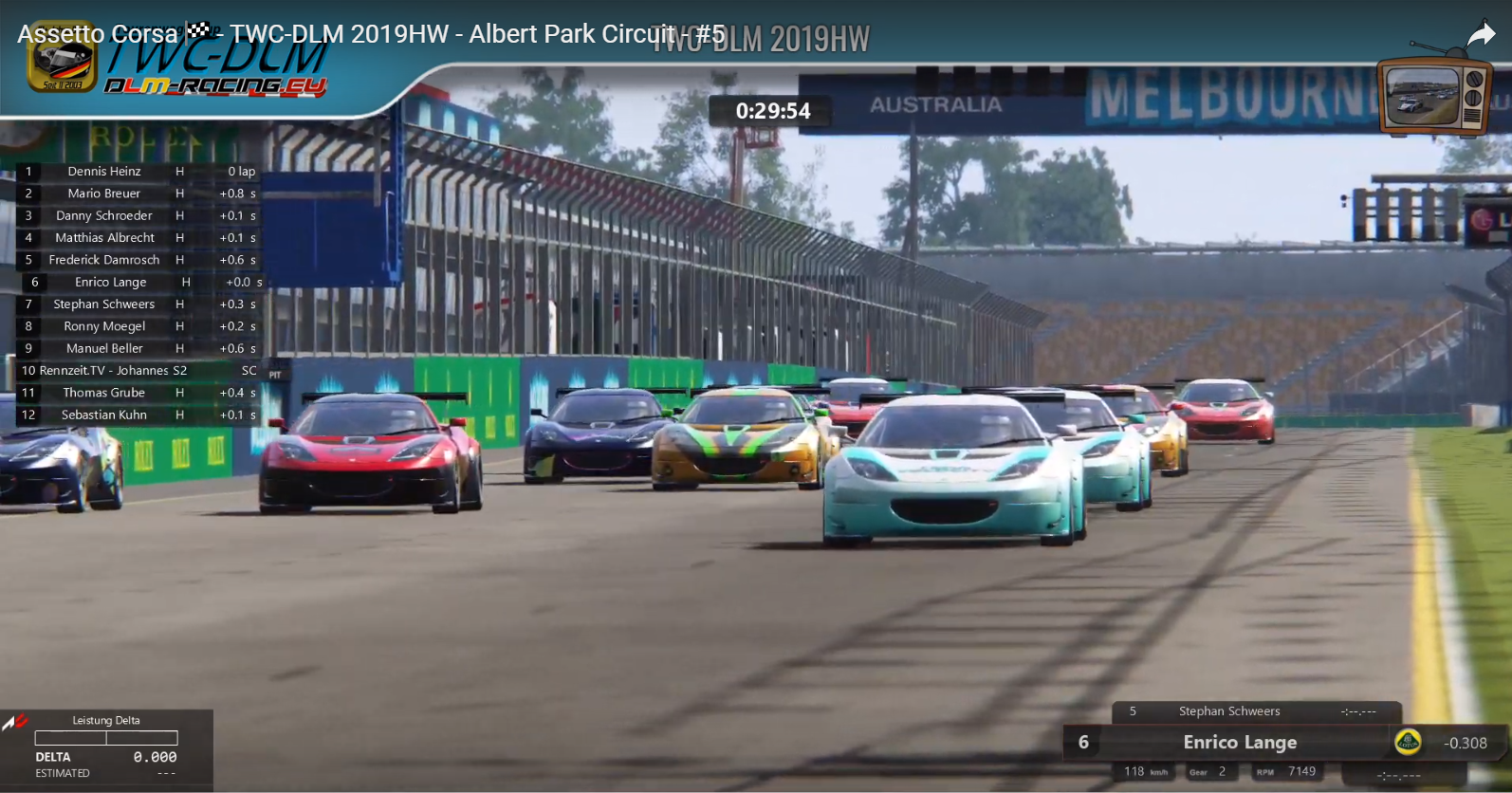Open the video's share arrow
Viewport: 1512px width, 793px height.
tap(1481, 36)
